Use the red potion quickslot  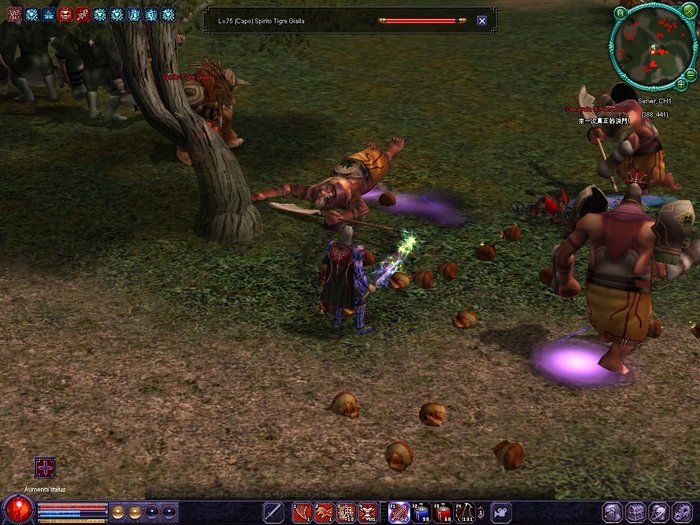coord(444,512)
